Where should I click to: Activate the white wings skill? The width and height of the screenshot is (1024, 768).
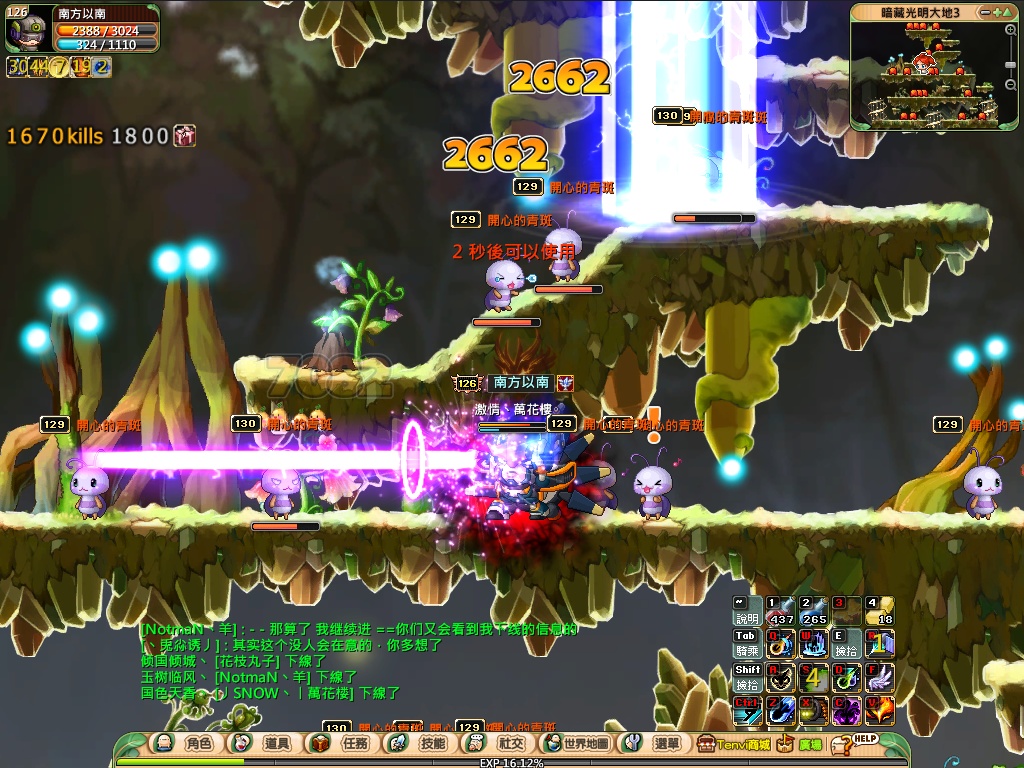click(x=879, y=677)
